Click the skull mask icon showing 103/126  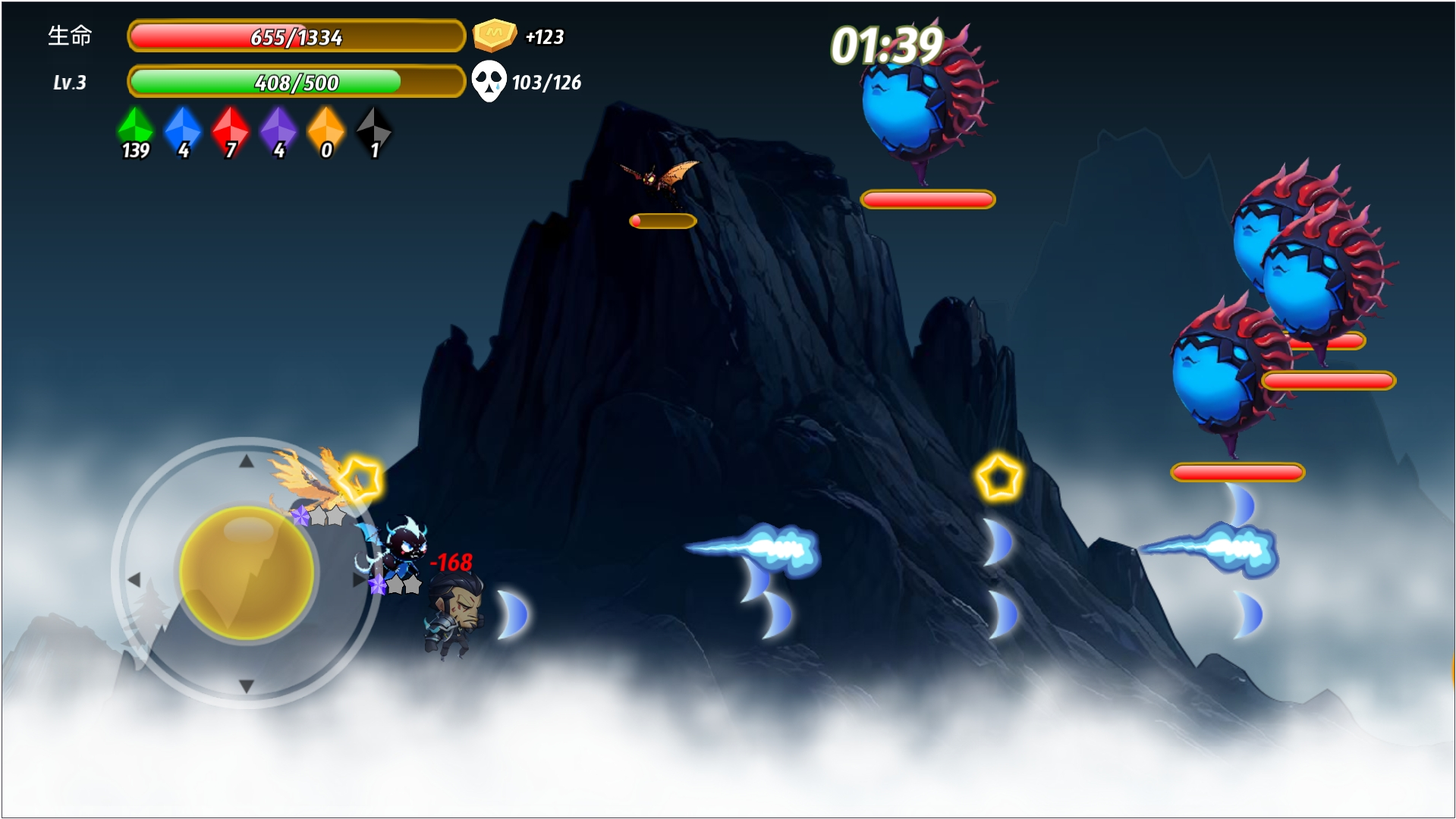(x=491, y=80)
